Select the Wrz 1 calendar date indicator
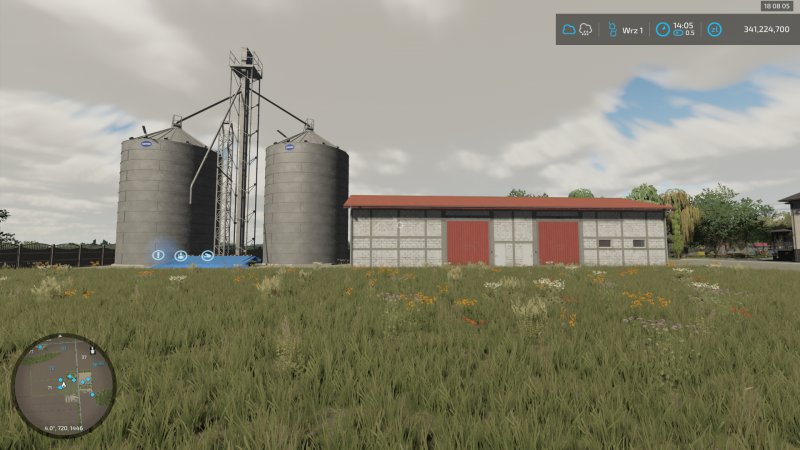 coord(631,30)
